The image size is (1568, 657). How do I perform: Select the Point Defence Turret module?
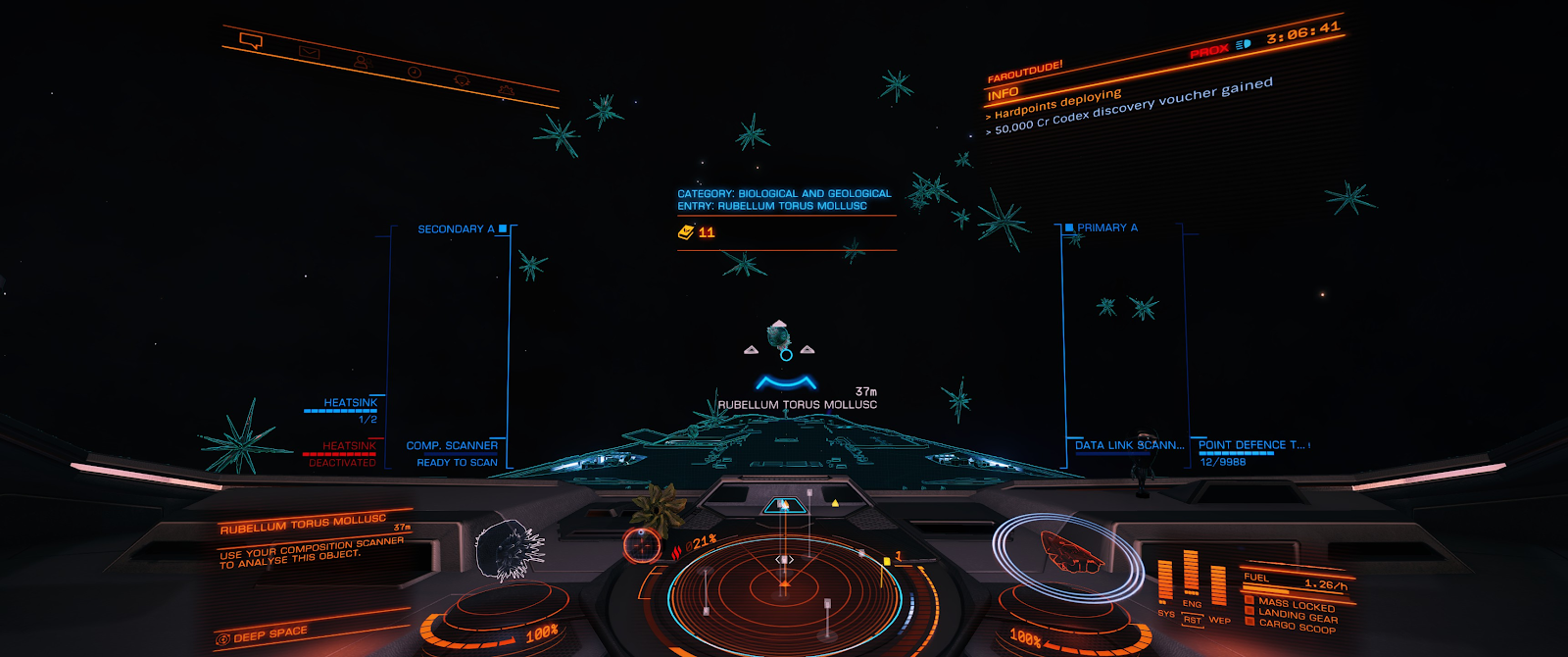tap(1250, 445)
